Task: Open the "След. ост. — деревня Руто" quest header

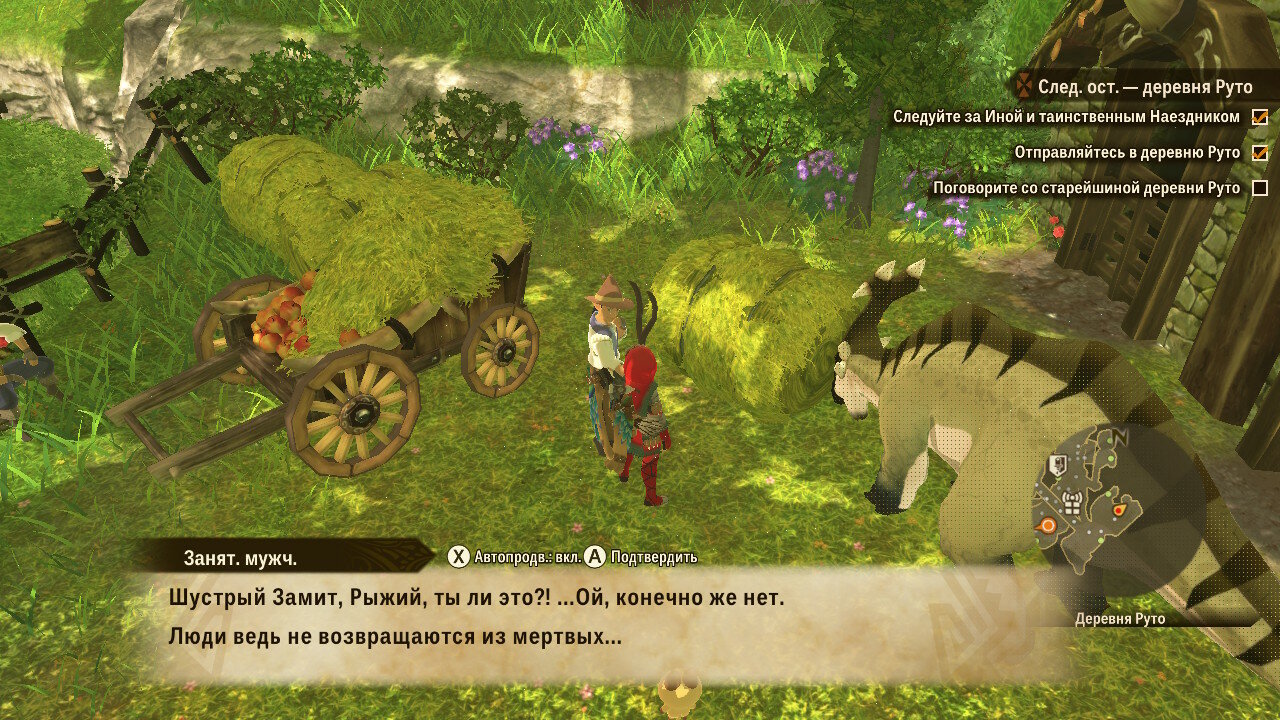Action: (1144, 87)
